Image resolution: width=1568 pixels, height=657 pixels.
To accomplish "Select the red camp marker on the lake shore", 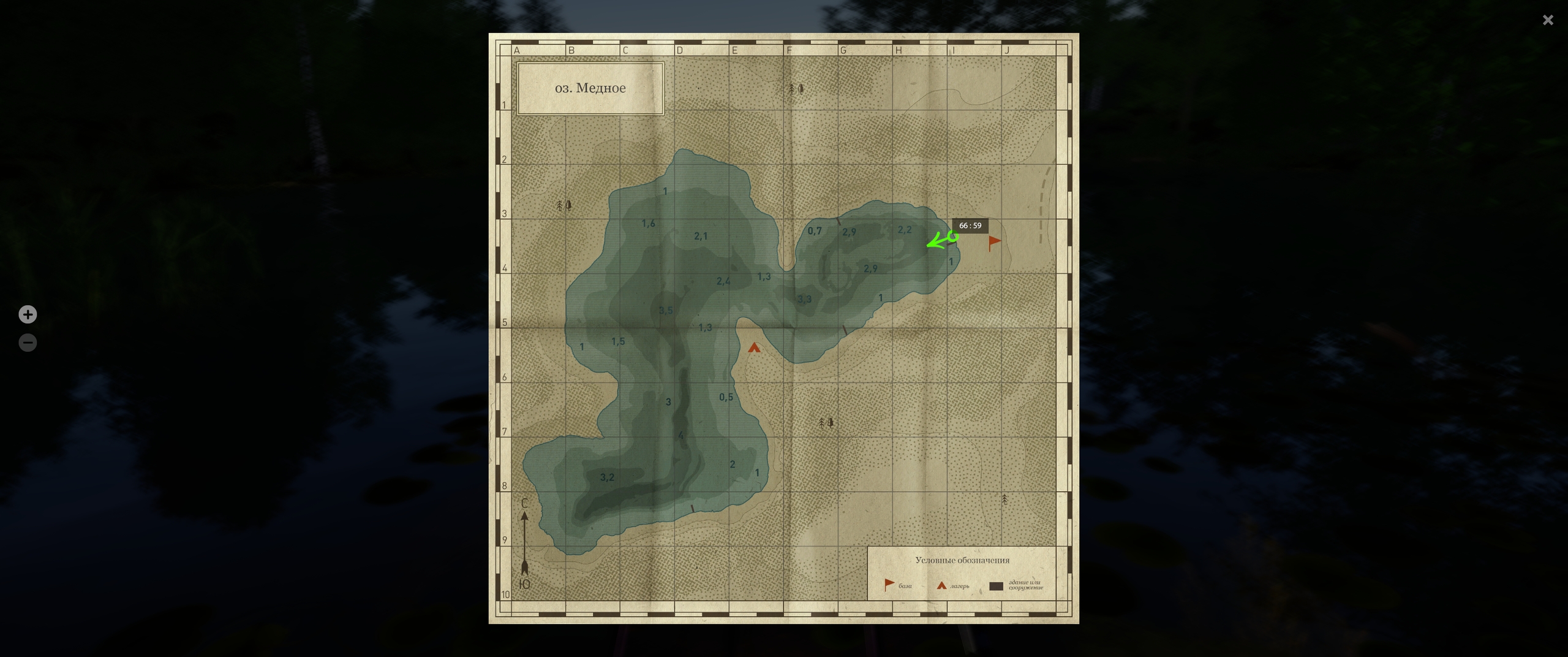I will point(754,348).
